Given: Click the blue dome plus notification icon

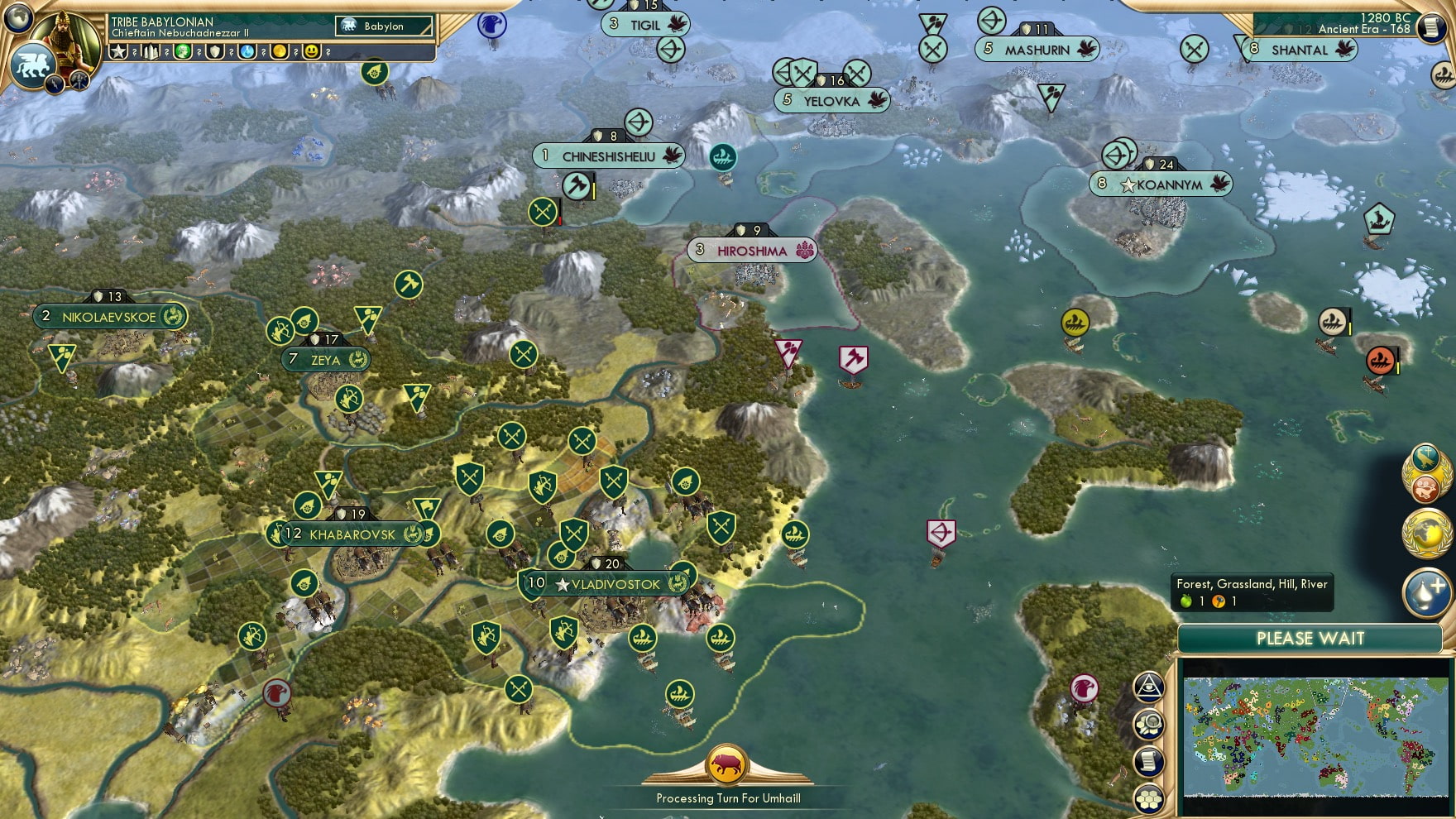Looking at the screenshot, I should tap(1425, 592).
